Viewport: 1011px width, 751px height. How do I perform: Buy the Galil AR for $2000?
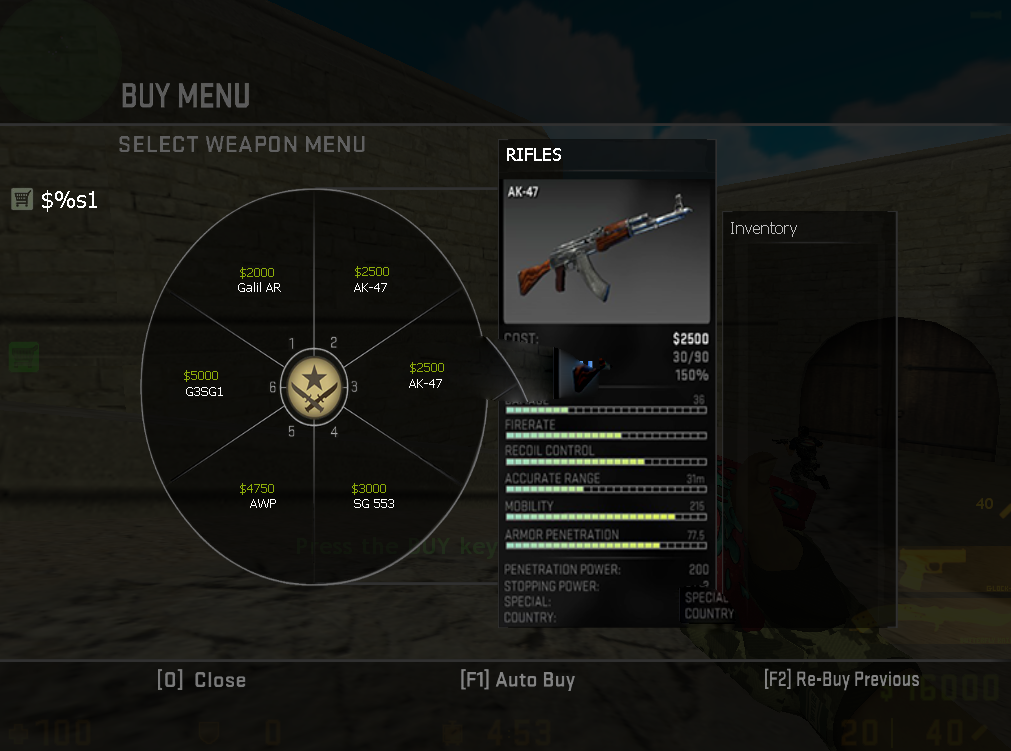[x=258, y=280]
